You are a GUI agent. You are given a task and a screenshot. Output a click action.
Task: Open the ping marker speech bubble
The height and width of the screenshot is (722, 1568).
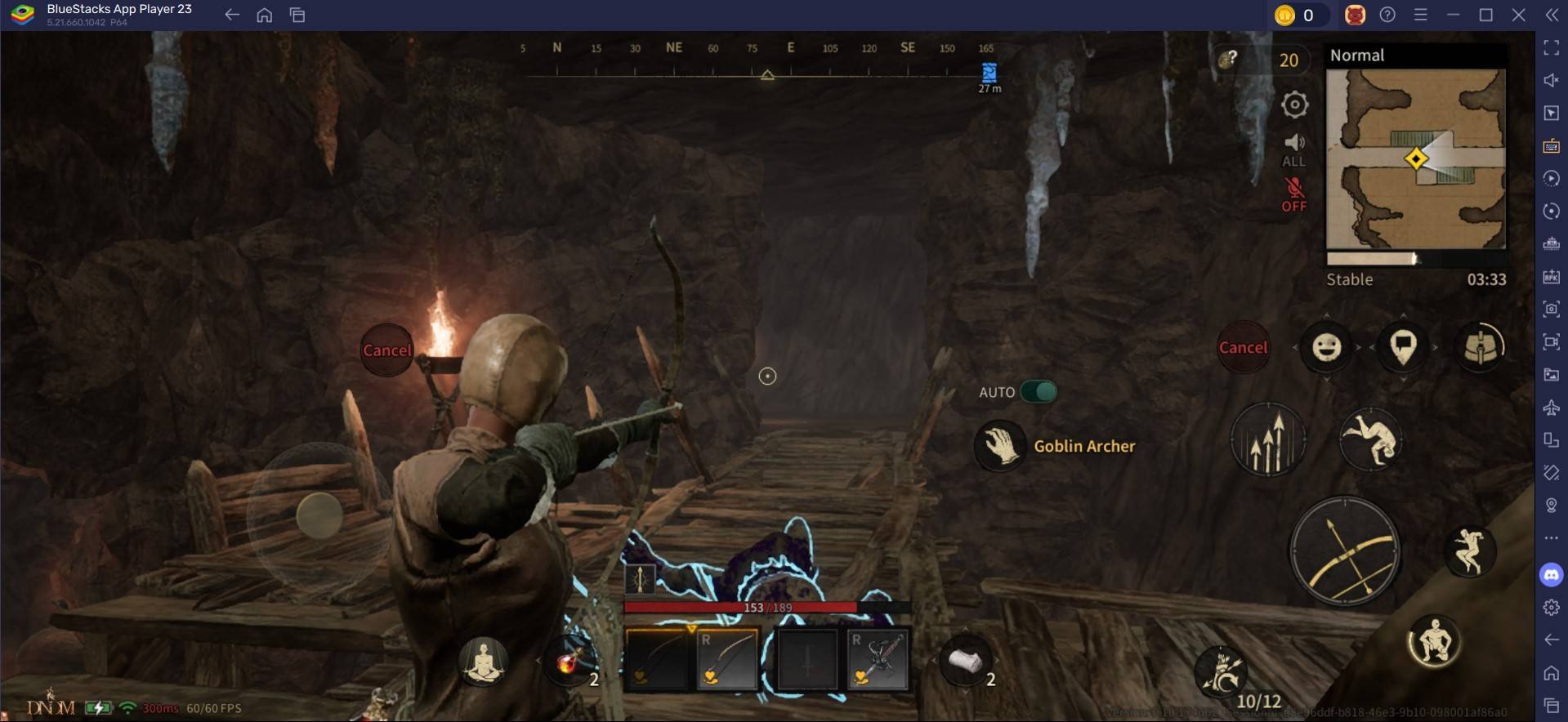1403,347
